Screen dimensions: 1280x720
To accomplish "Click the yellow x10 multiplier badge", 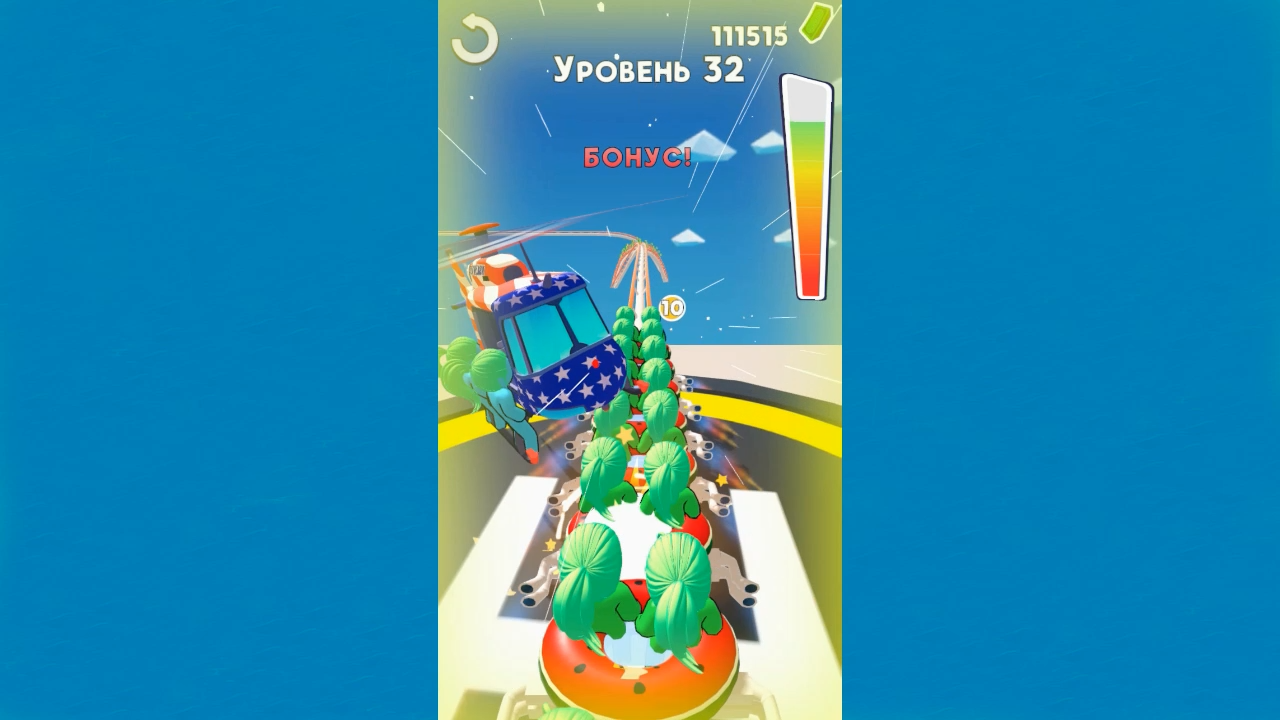I will 671,307.
